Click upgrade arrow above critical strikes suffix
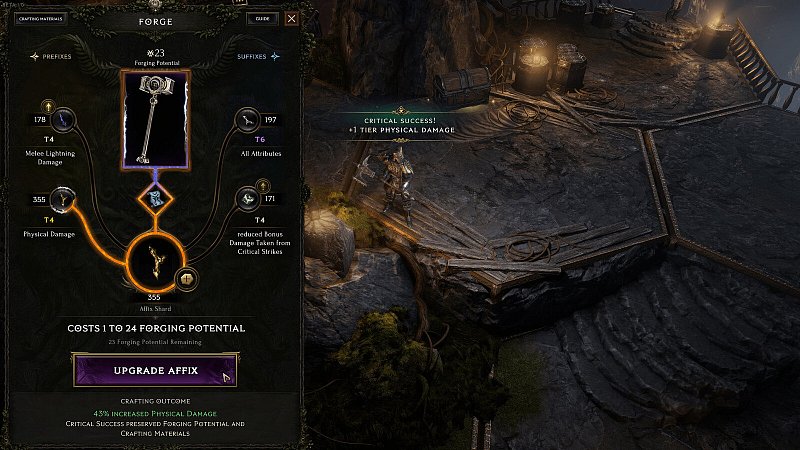Screen dimensions: 800x450 point(261,185)
